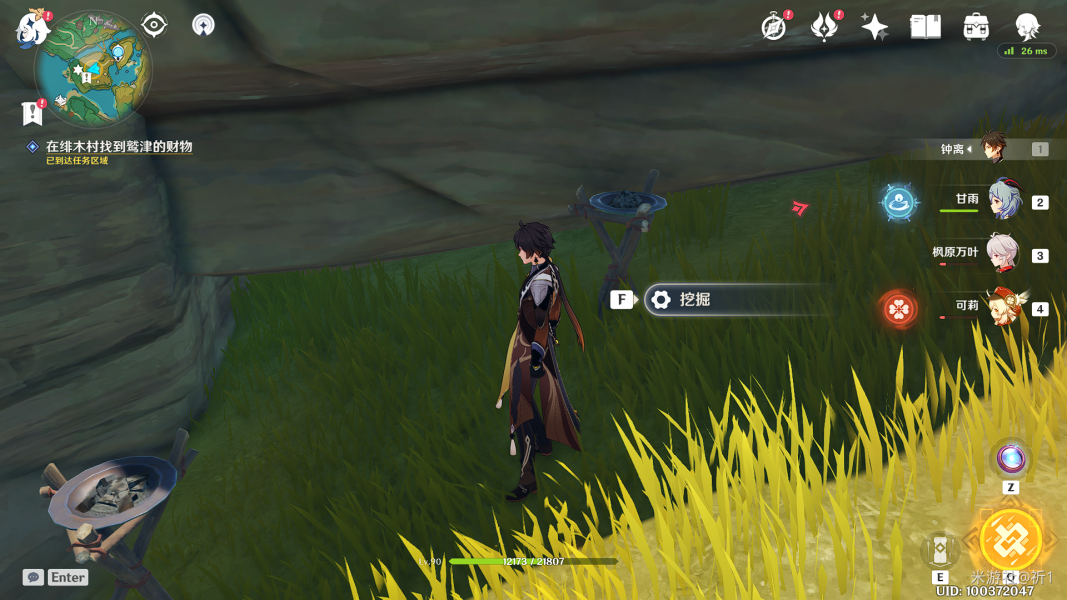Open the circular minimap
The image size is (1067, 600).
[x=92, y=68]
